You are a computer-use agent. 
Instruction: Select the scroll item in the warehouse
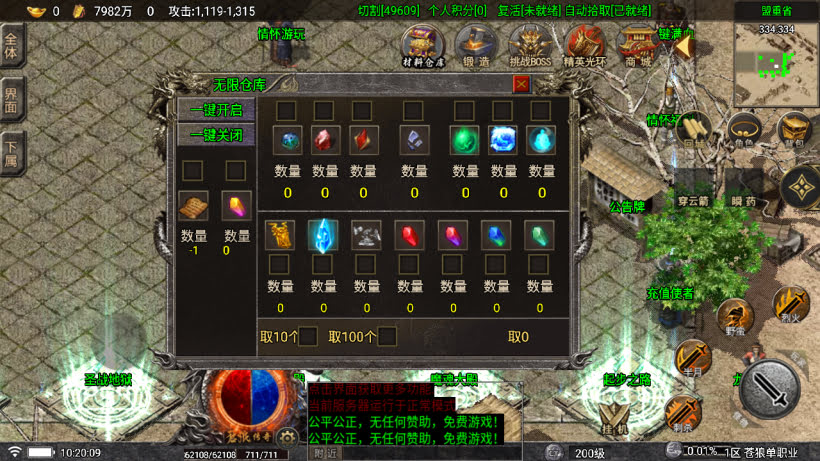[x=193, y=205]
